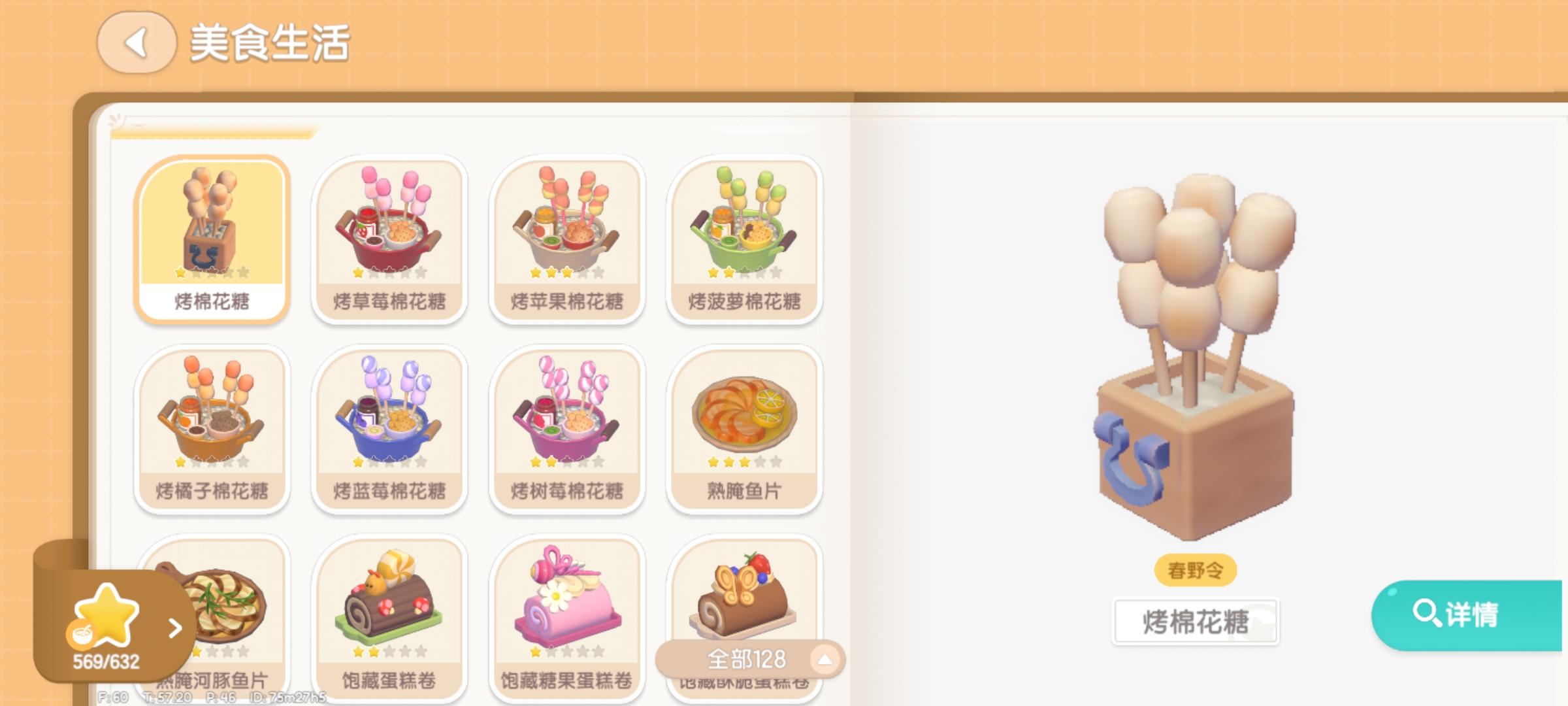
Task: Select the 烤苹果棉花糖 food icon
Action: click(567, 235)
